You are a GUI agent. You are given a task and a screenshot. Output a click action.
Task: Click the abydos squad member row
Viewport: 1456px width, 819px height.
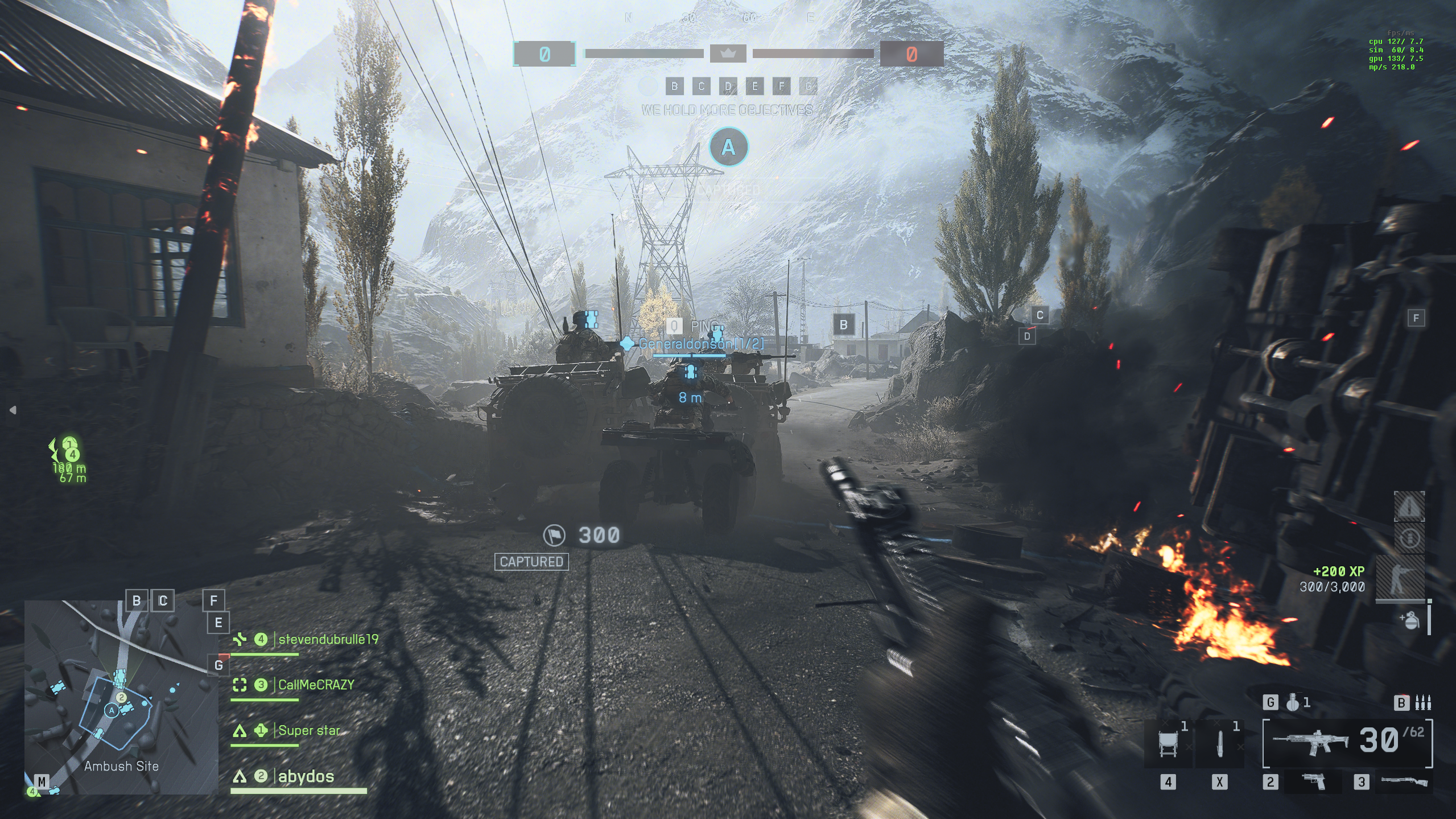306,777
